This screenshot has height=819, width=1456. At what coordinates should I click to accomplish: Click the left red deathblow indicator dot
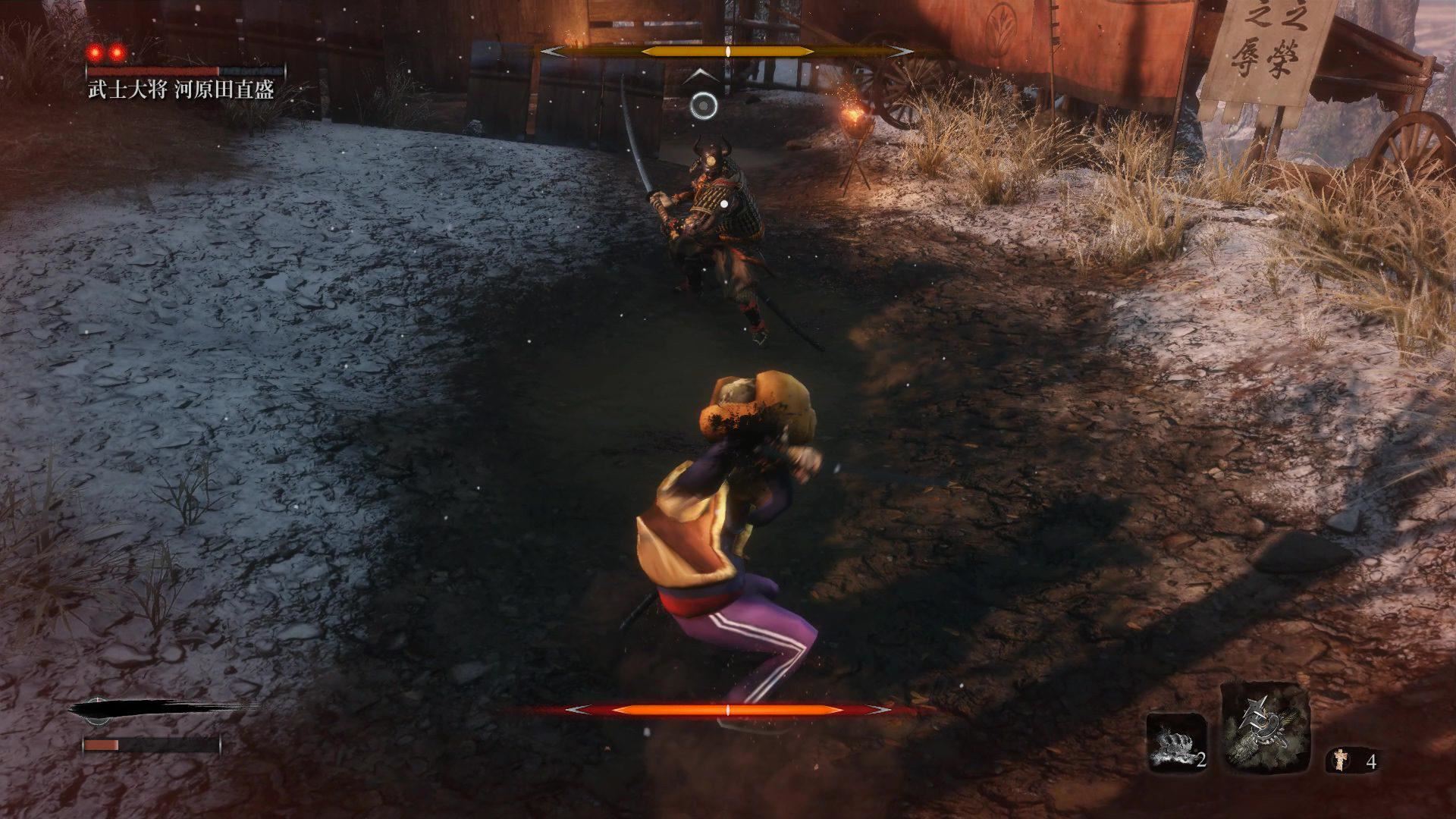click(x=93, y=52)
